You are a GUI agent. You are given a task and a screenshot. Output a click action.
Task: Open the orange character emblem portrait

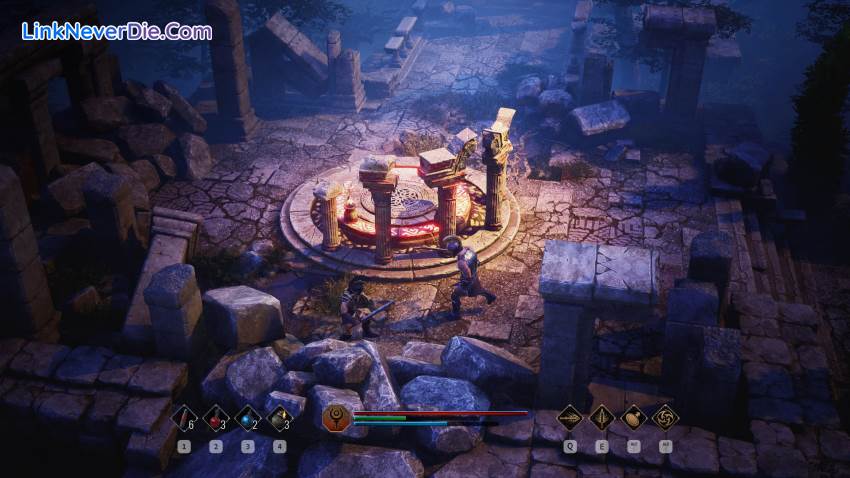click(x=338, y=417)
